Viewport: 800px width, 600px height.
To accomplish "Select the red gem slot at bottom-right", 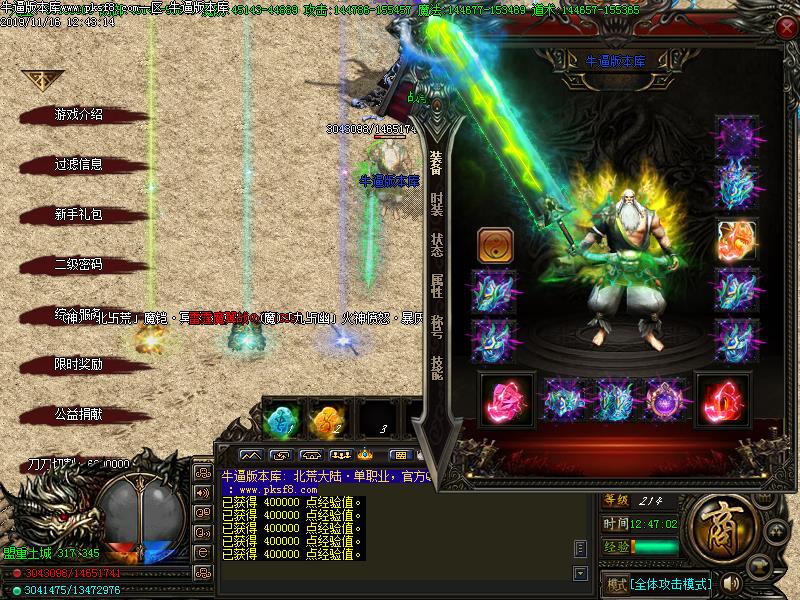I will pyautogui.click(x=721, y=398).
